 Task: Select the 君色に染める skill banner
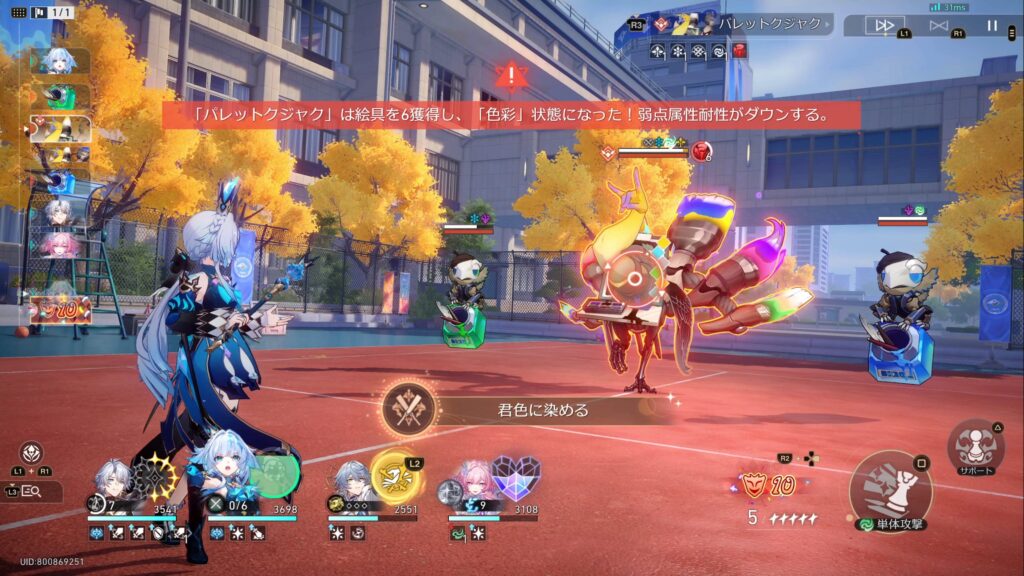(520, 409)
